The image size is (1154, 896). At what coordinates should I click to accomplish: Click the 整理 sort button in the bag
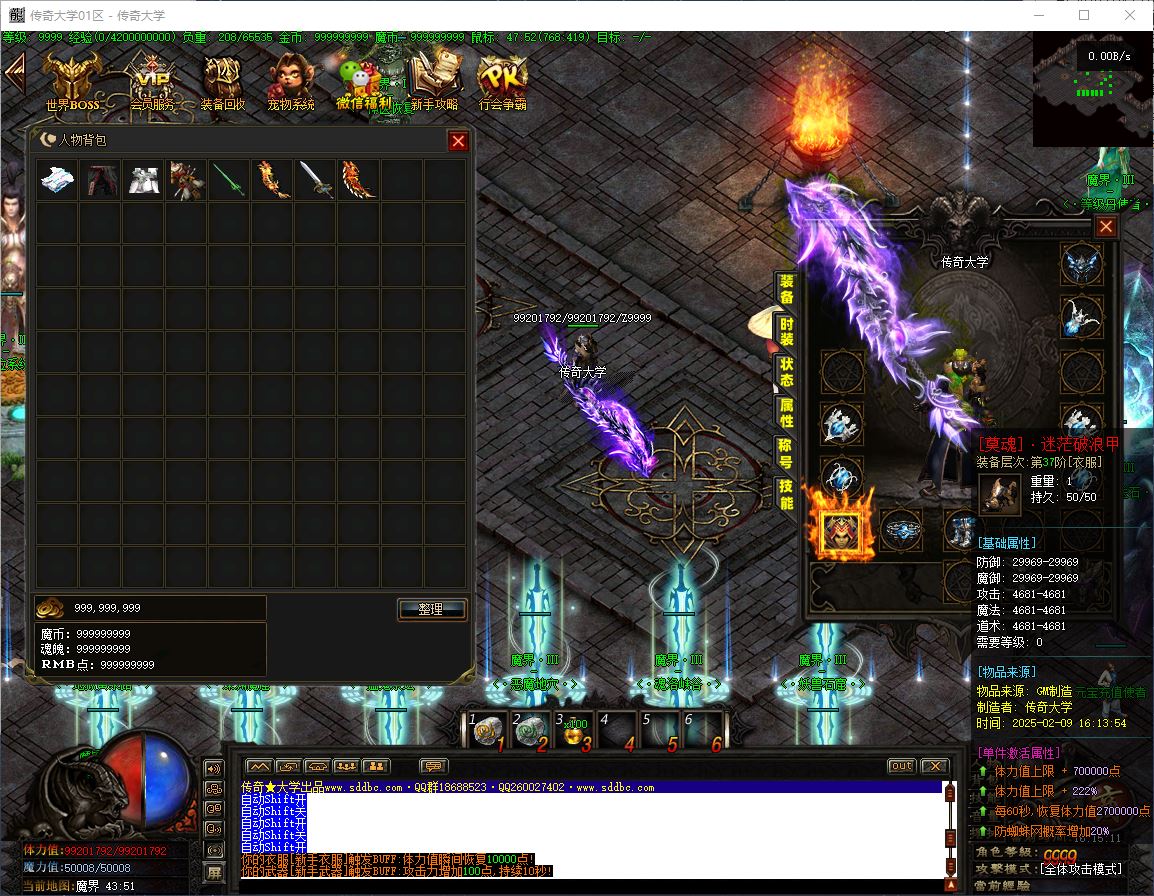[432, 609]
